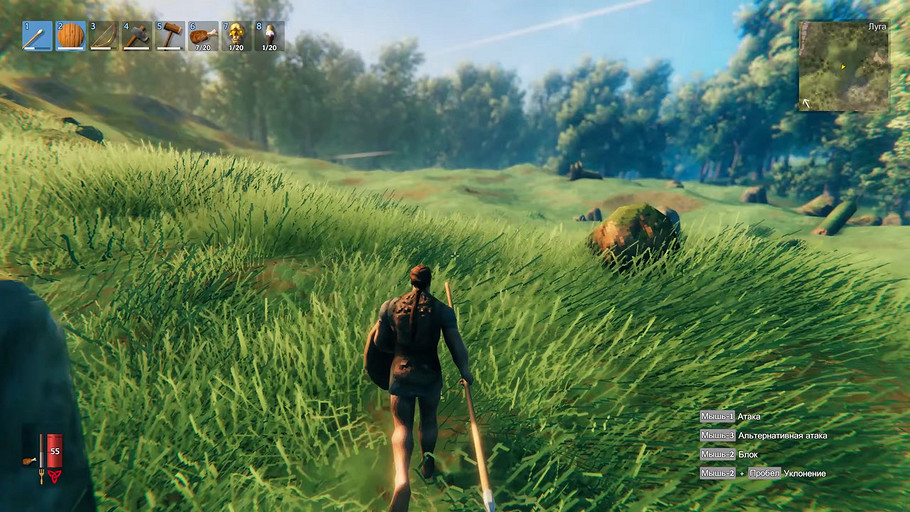The image size is (910, 512).
Task: Equip the wooden shield from the hotbar
Action: (x=71, y=36)
